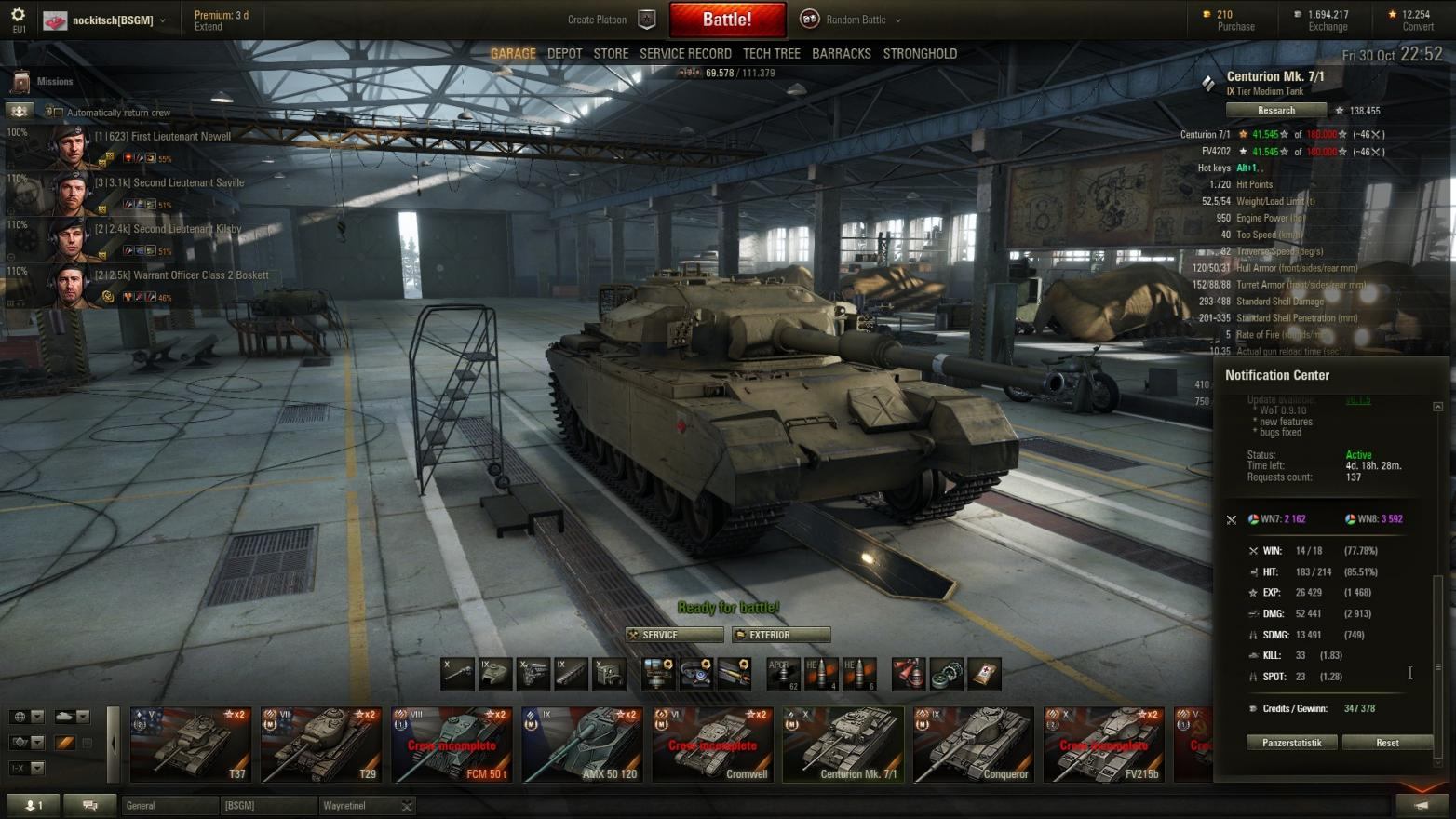Click the Research button for Centurion Mk. 7/1
Image resolution: width=1456 pixels, height=819 pixels.
click(x=1275, y=111)
